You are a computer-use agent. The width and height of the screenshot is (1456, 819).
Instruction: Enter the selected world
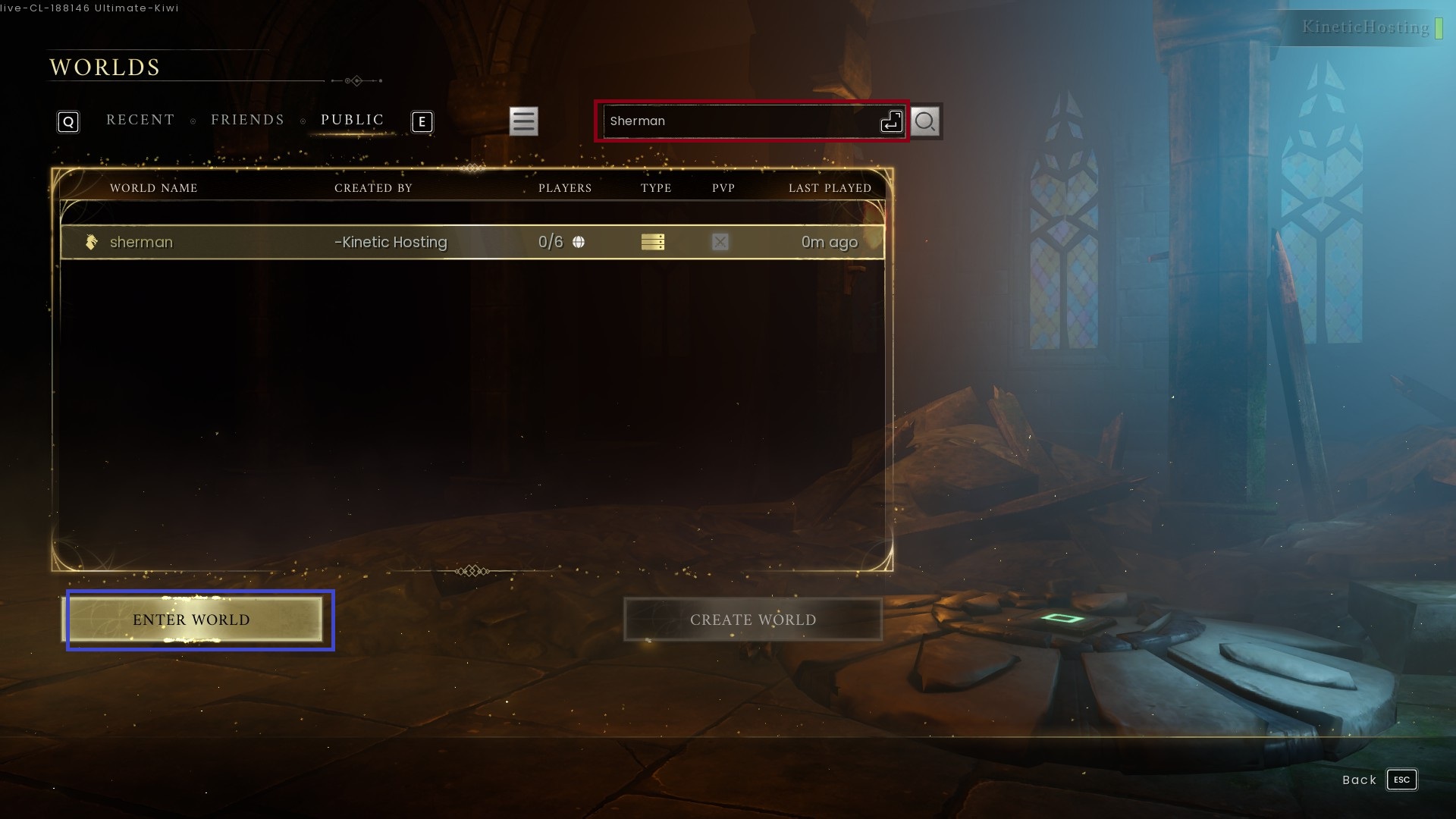pos(192,620)
